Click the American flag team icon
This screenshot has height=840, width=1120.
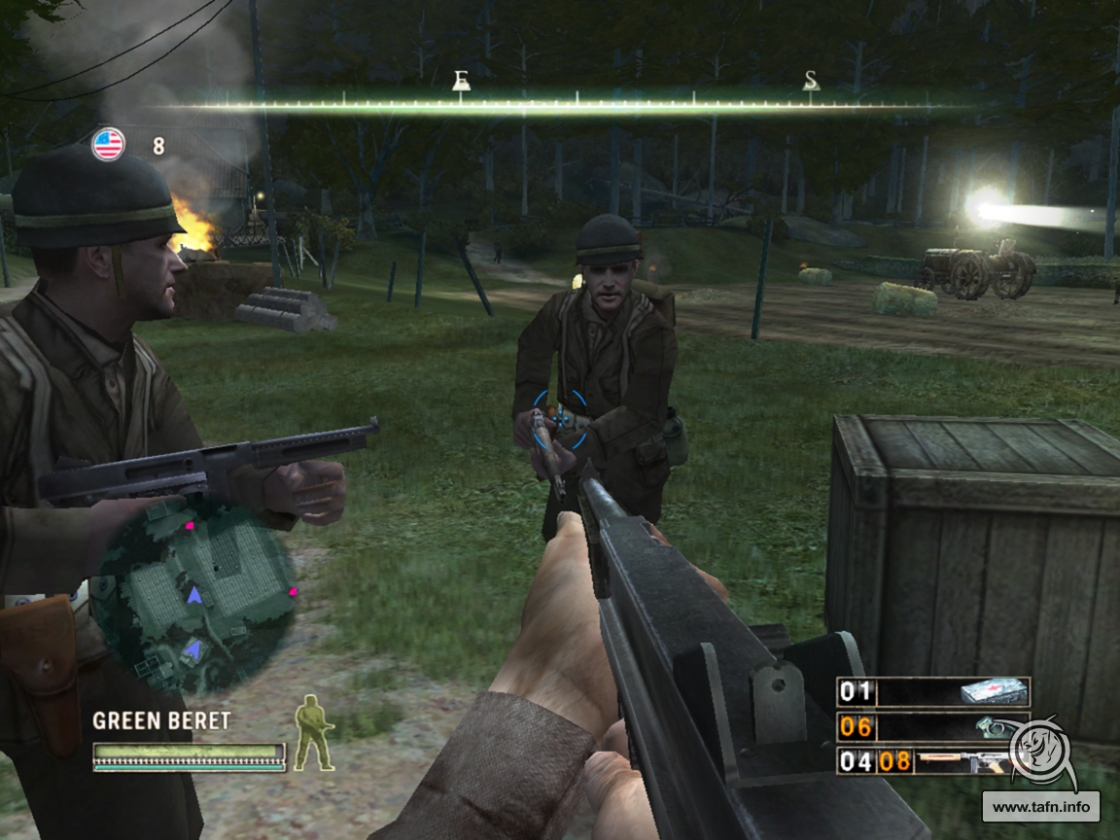click(108, 145)
